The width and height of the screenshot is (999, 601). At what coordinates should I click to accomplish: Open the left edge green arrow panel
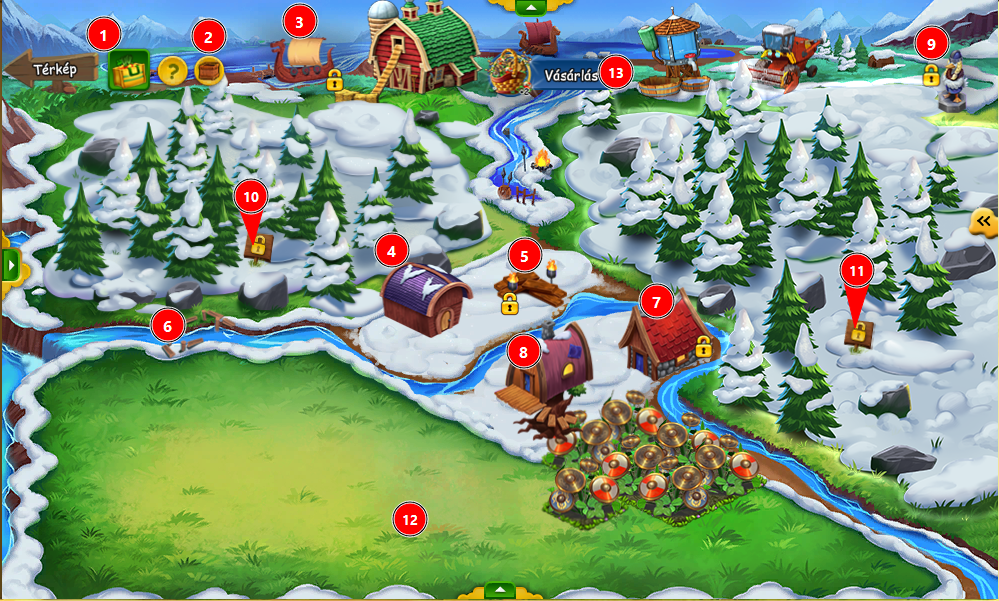pos(10,265)
